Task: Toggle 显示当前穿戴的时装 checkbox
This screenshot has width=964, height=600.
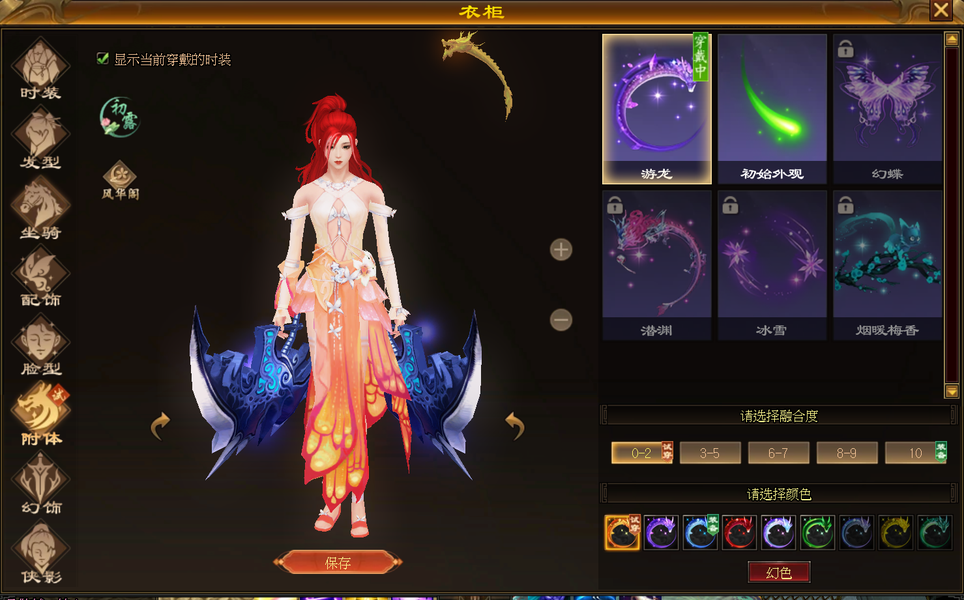Action: click(x=103, y=59)
